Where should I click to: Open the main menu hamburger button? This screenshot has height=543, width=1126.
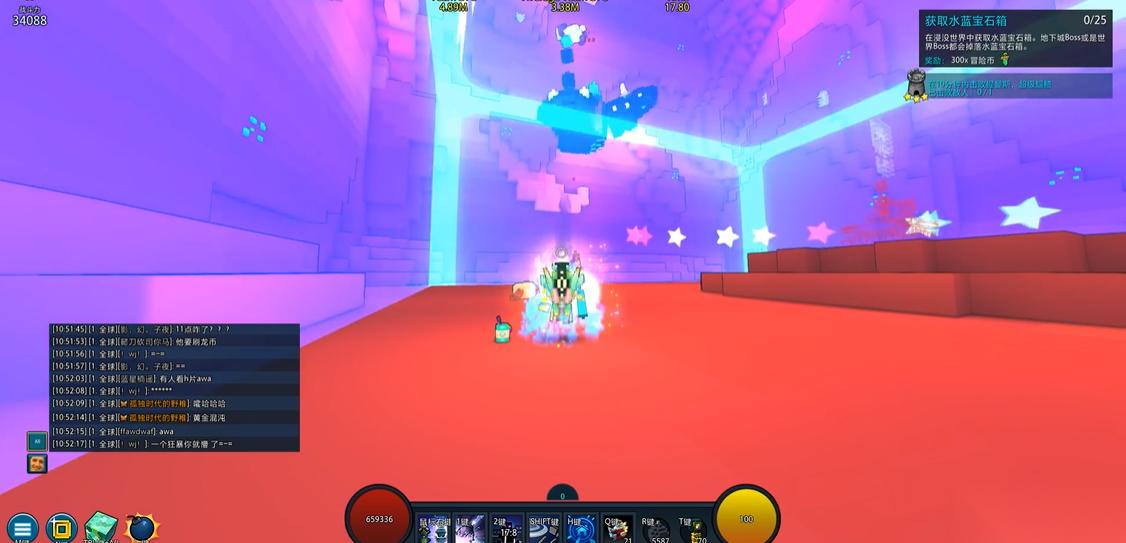pyautogui.click(x=22, y=528)
